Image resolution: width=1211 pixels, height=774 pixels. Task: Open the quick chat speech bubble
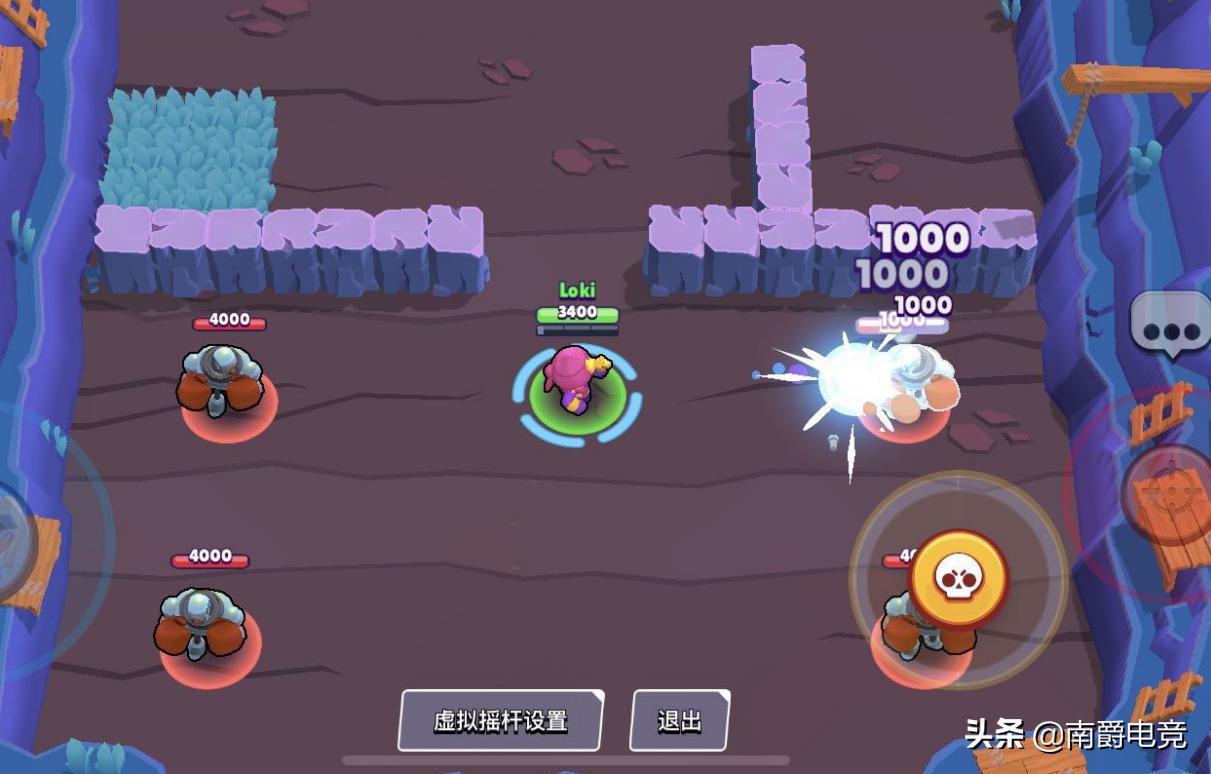click(x=1170, y=325)
